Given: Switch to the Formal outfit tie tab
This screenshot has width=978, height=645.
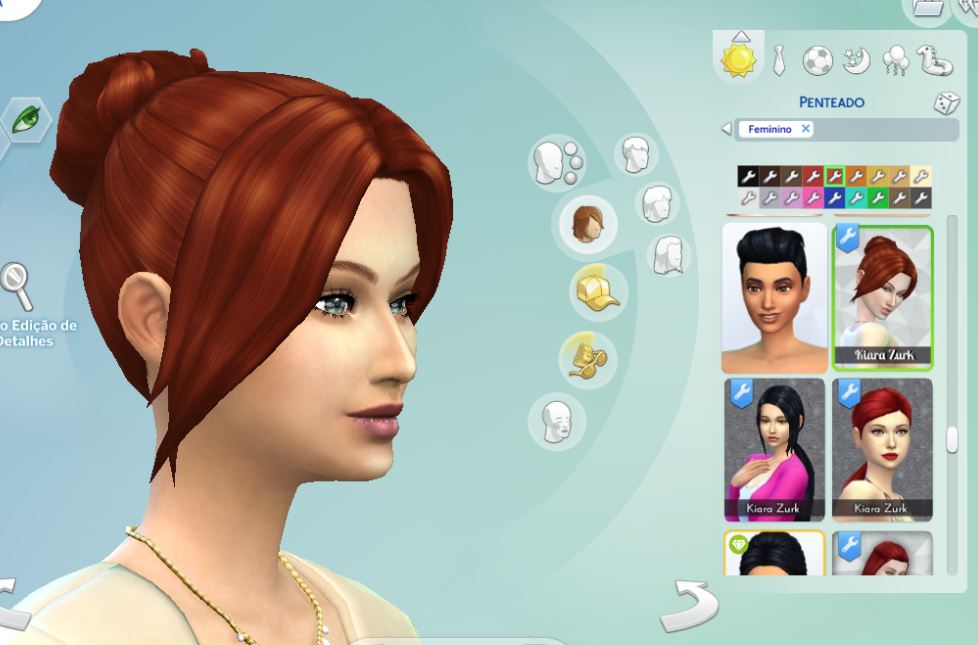Looking at the screenshot, I should click(779, 61).
